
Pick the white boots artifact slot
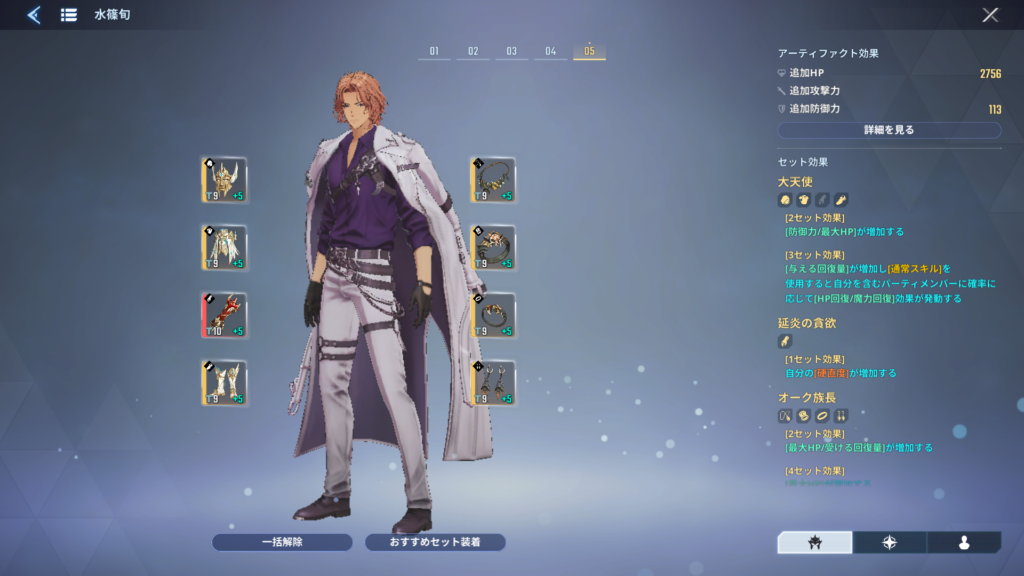[x=224, y=383]
